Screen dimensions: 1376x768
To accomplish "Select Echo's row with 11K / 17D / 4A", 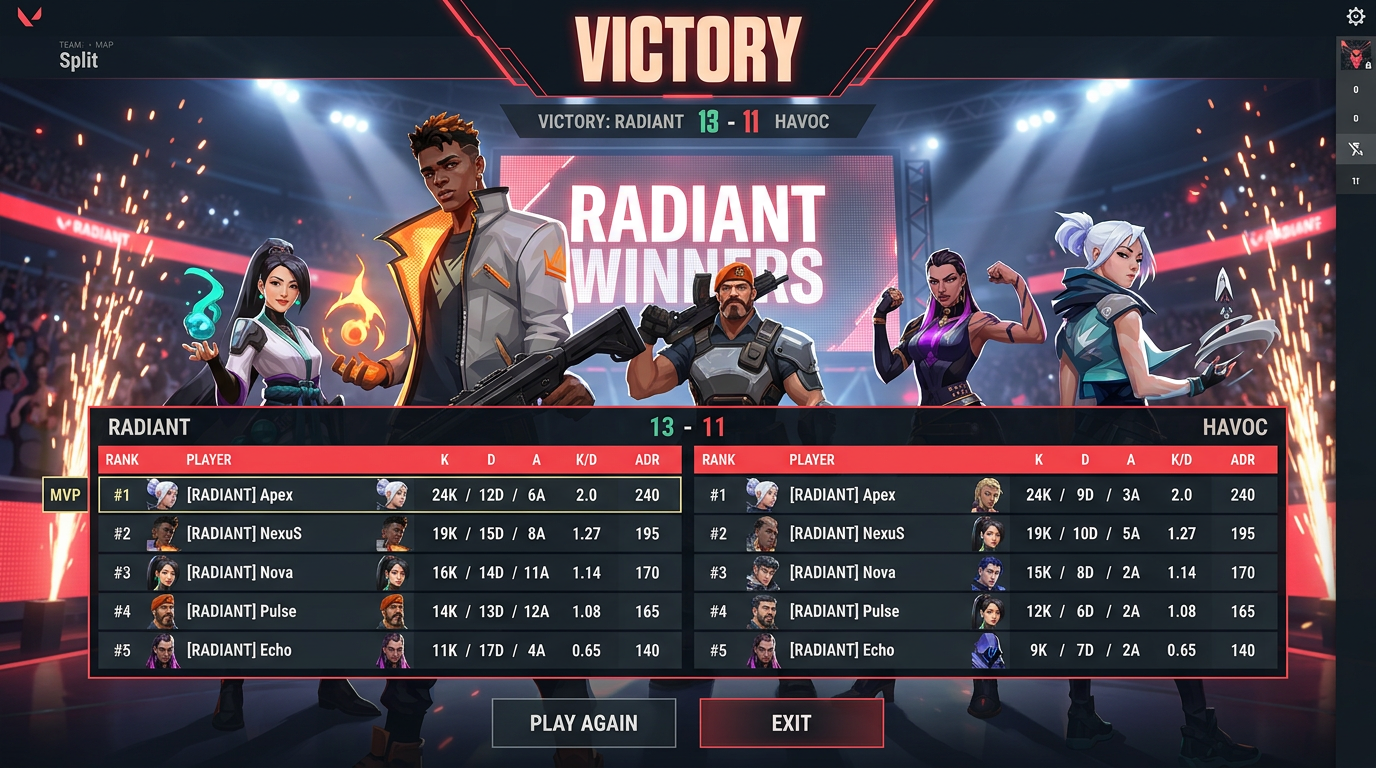I will pos(390,650).
